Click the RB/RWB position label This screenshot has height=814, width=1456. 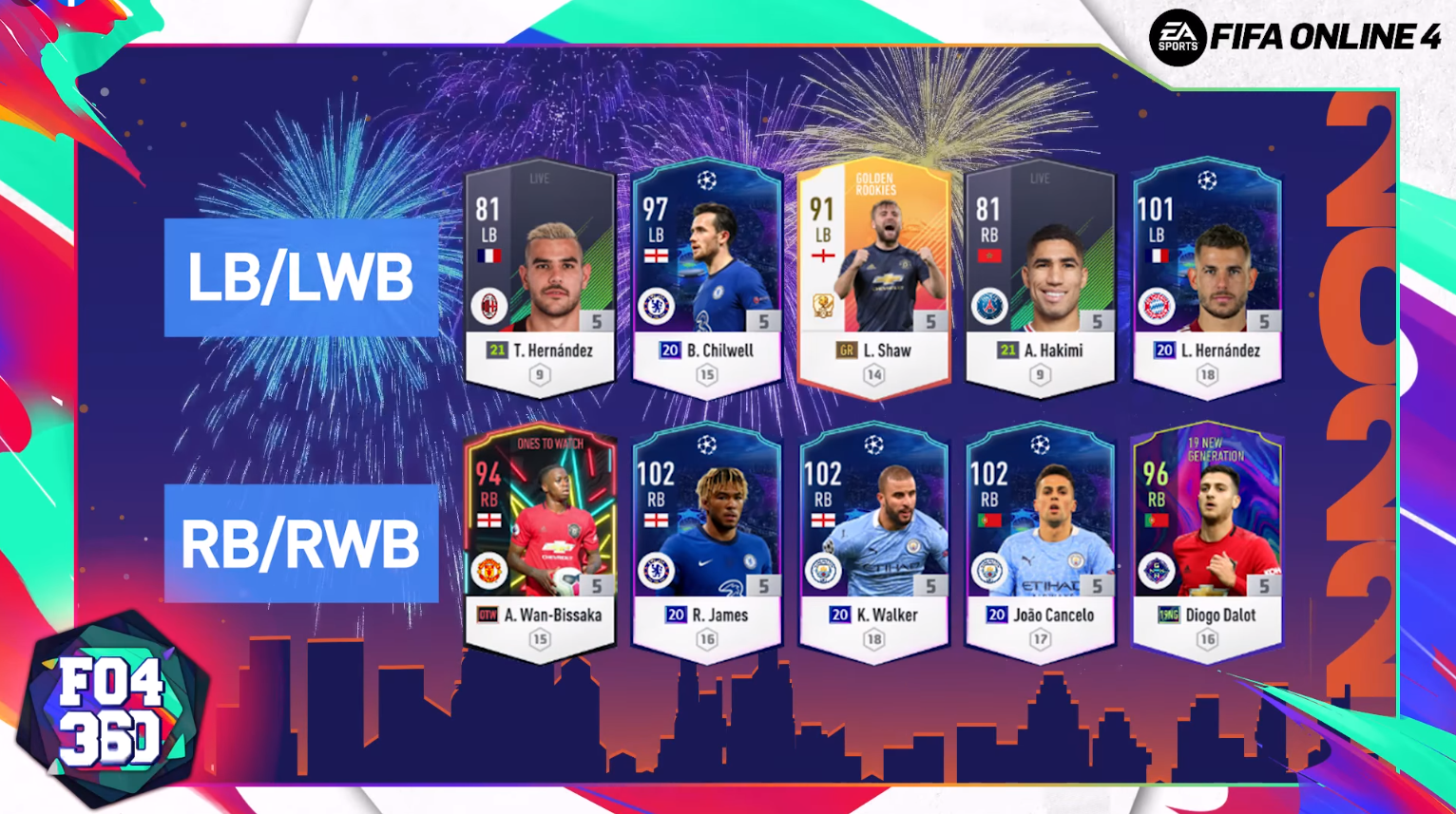coord(301,543)
